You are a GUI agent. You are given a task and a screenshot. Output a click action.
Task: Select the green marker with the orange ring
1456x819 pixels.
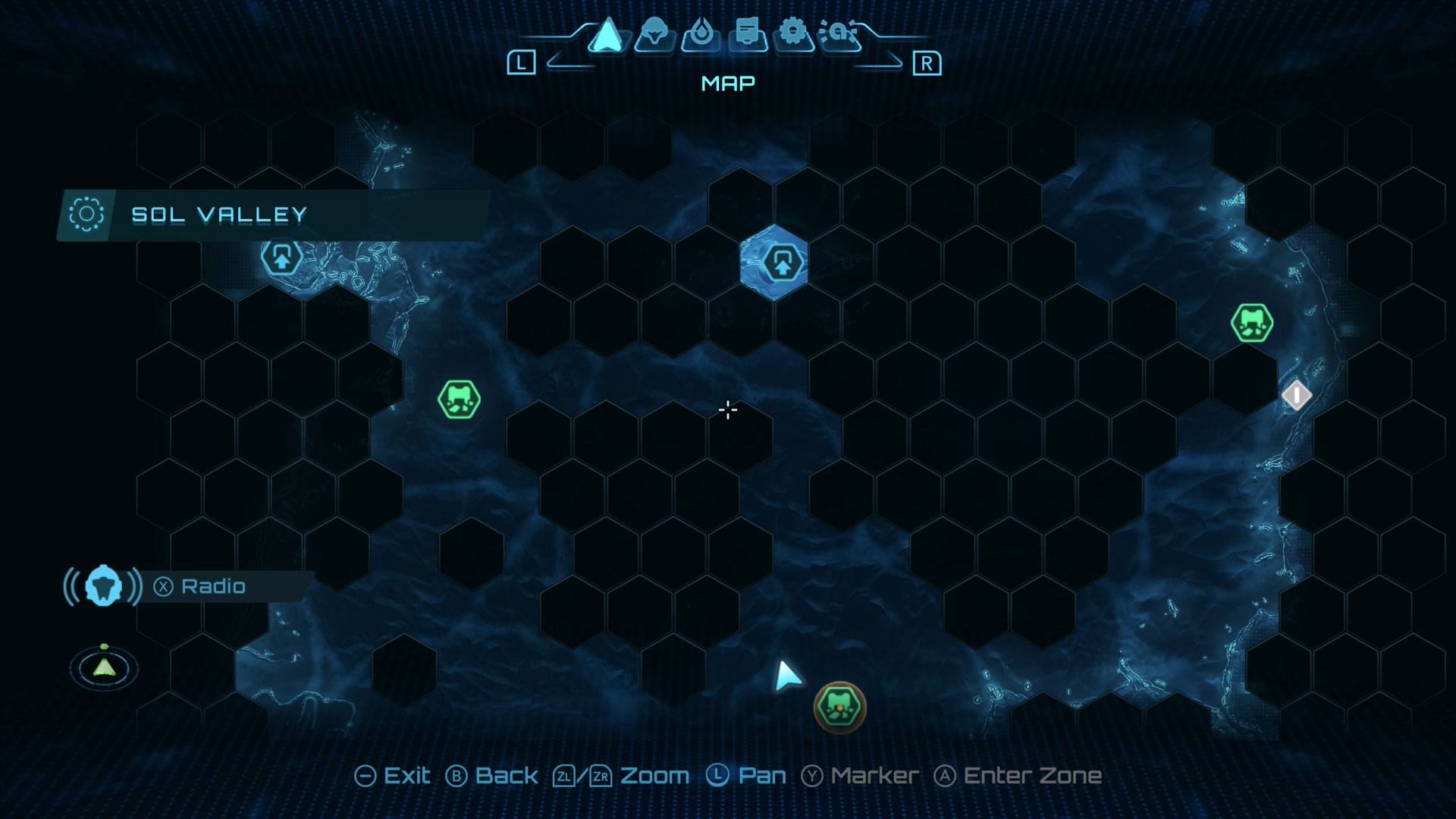pos(839,708)
